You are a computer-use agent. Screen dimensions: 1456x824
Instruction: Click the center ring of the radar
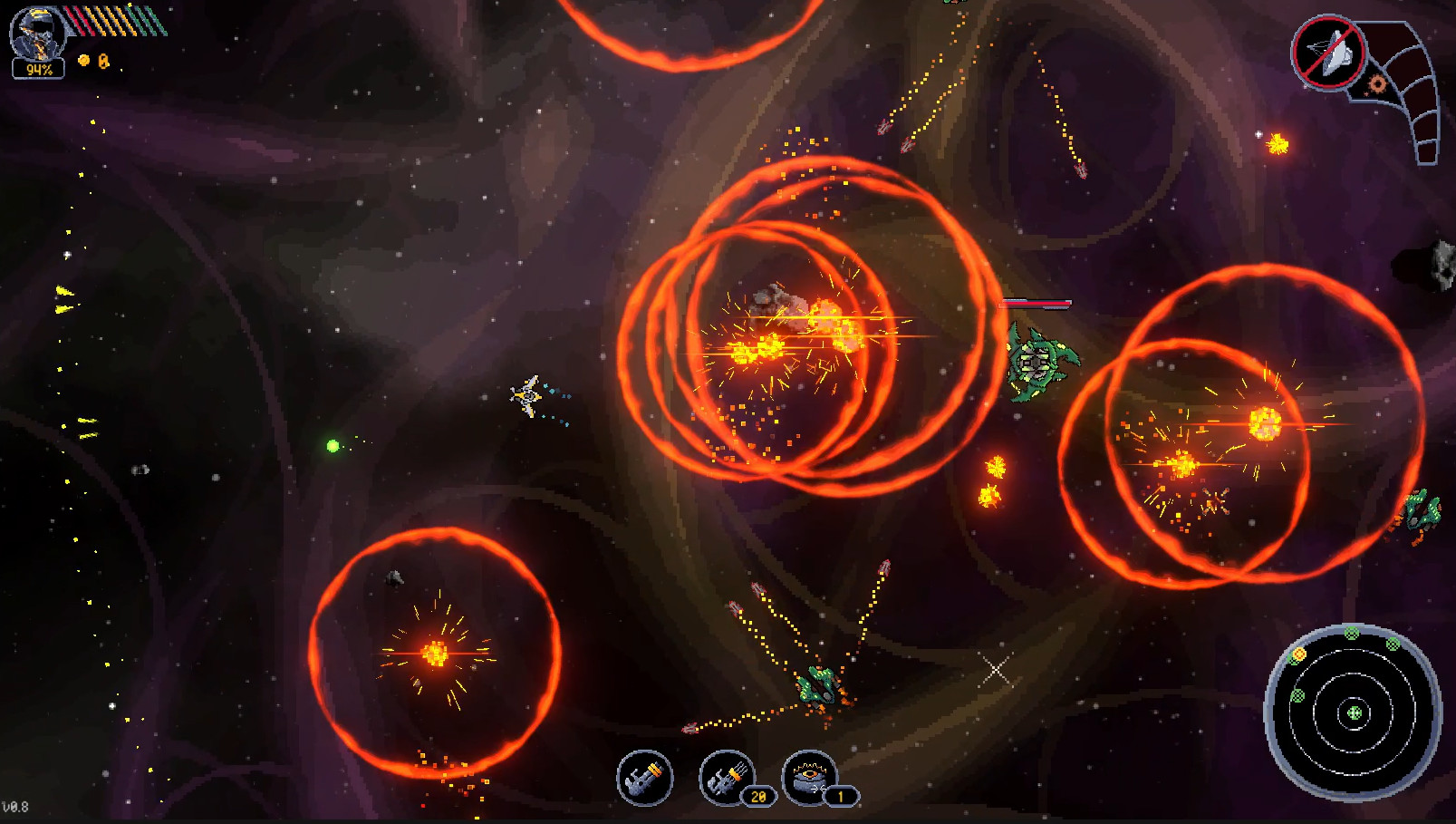1353,713
